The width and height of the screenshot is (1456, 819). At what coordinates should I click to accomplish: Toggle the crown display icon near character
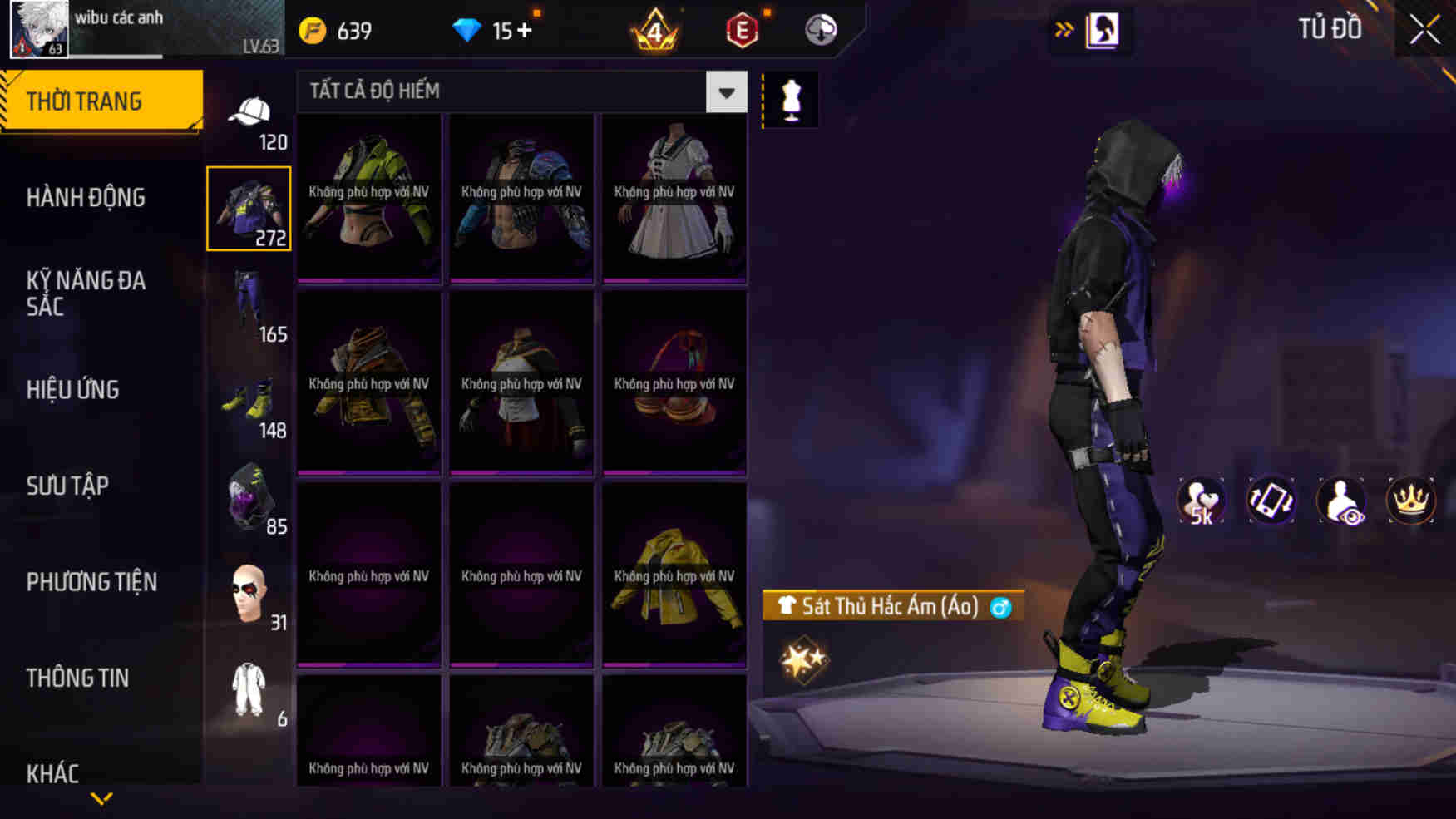1414,500
